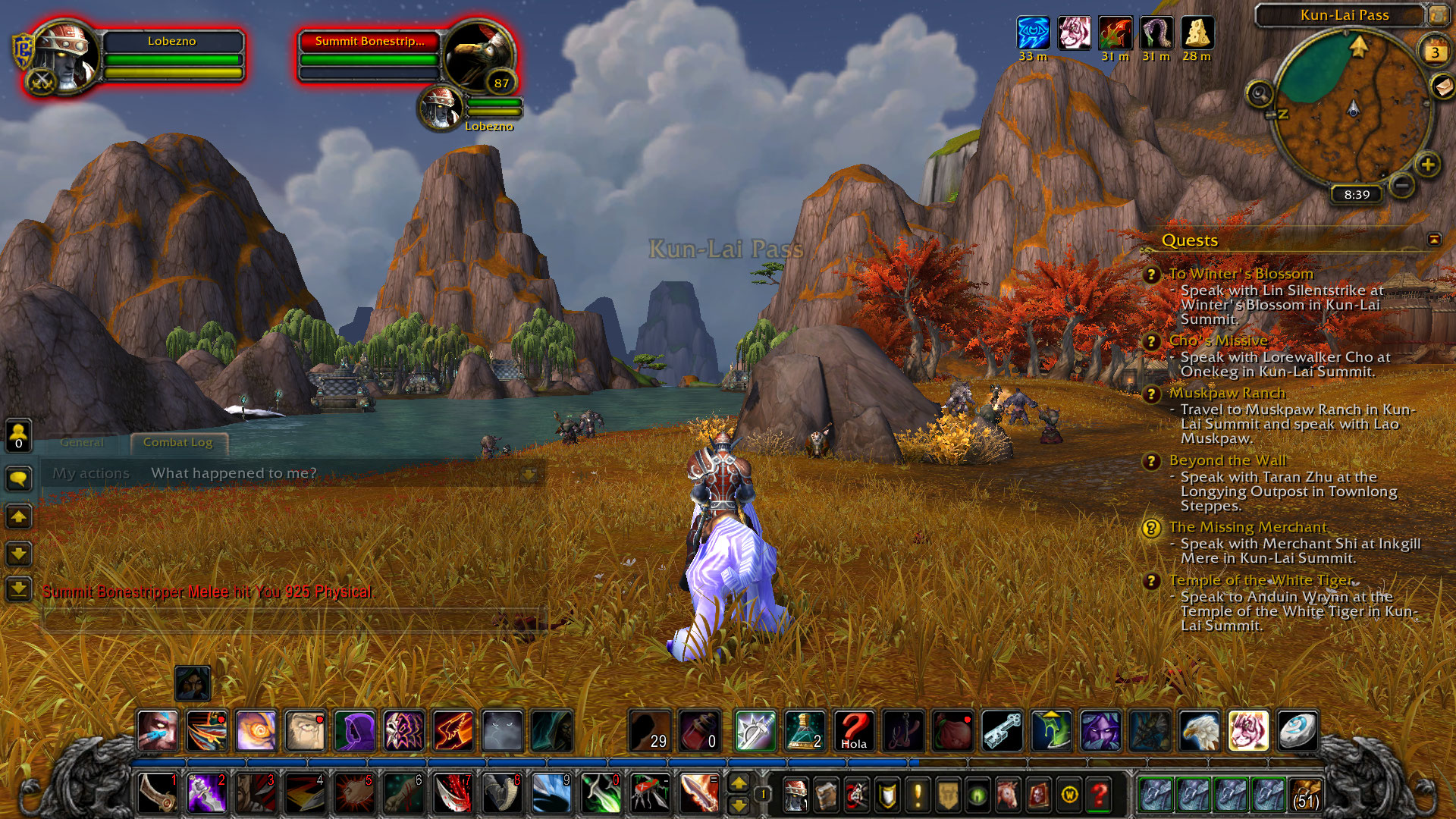Open the minimap tracking magnifier menu
1456x819 pixels.
(1260, 94)
